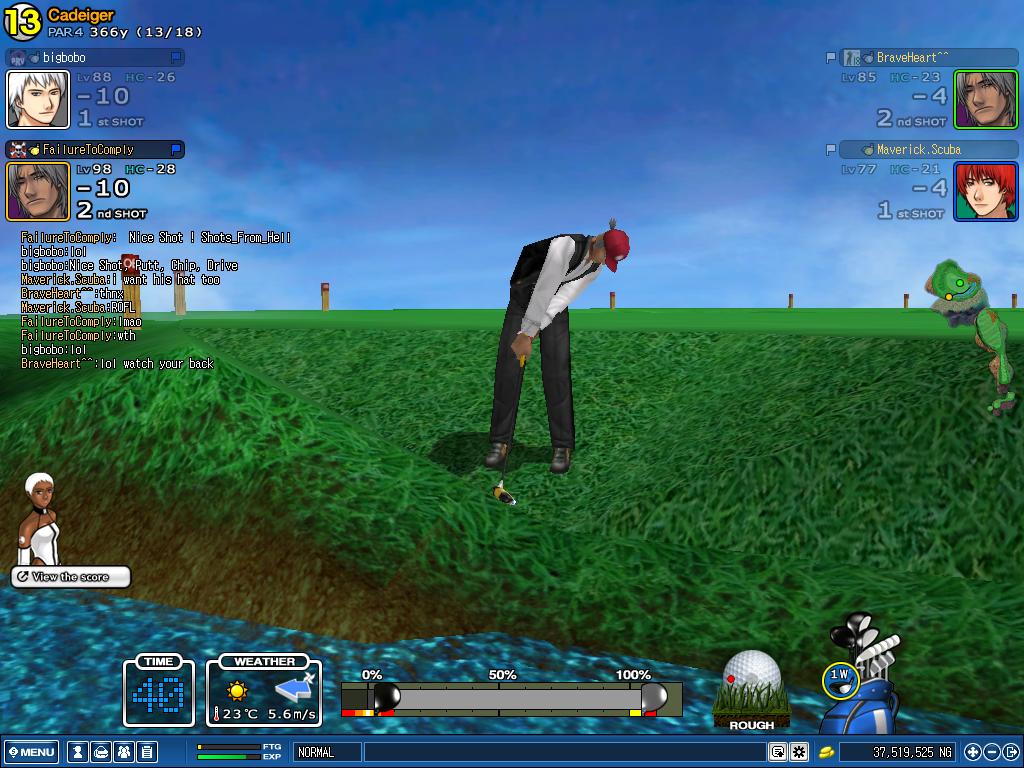This screenshot has width=1024, height=768.
Task: Open the group of players icon
Action: (x=124, y=752)
